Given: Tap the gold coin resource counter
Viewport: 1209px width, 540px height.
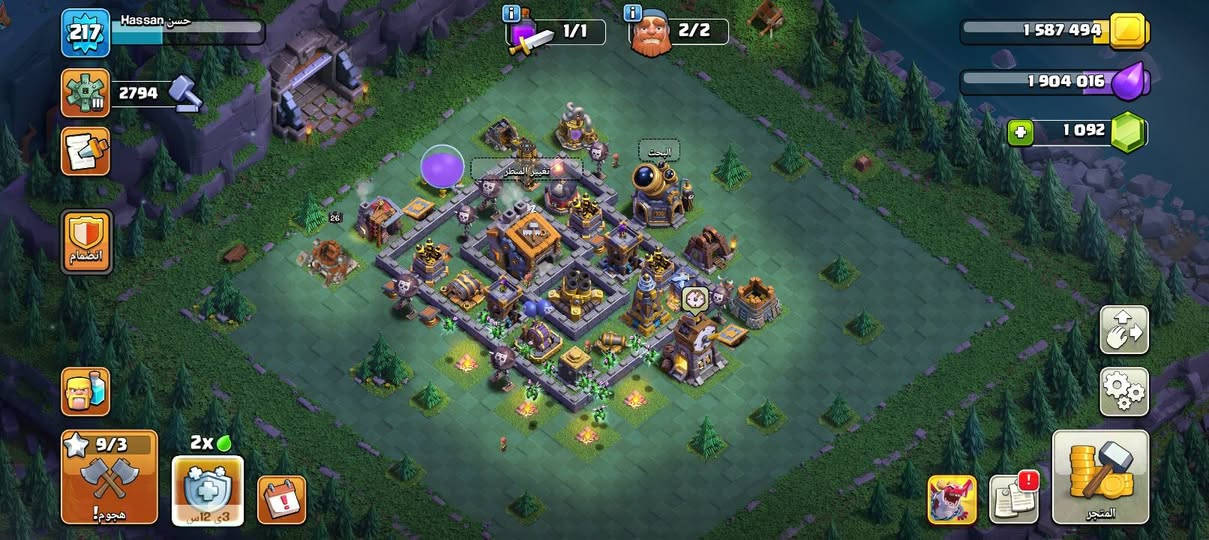Looking at the screenshot, I should [1052, 30].
